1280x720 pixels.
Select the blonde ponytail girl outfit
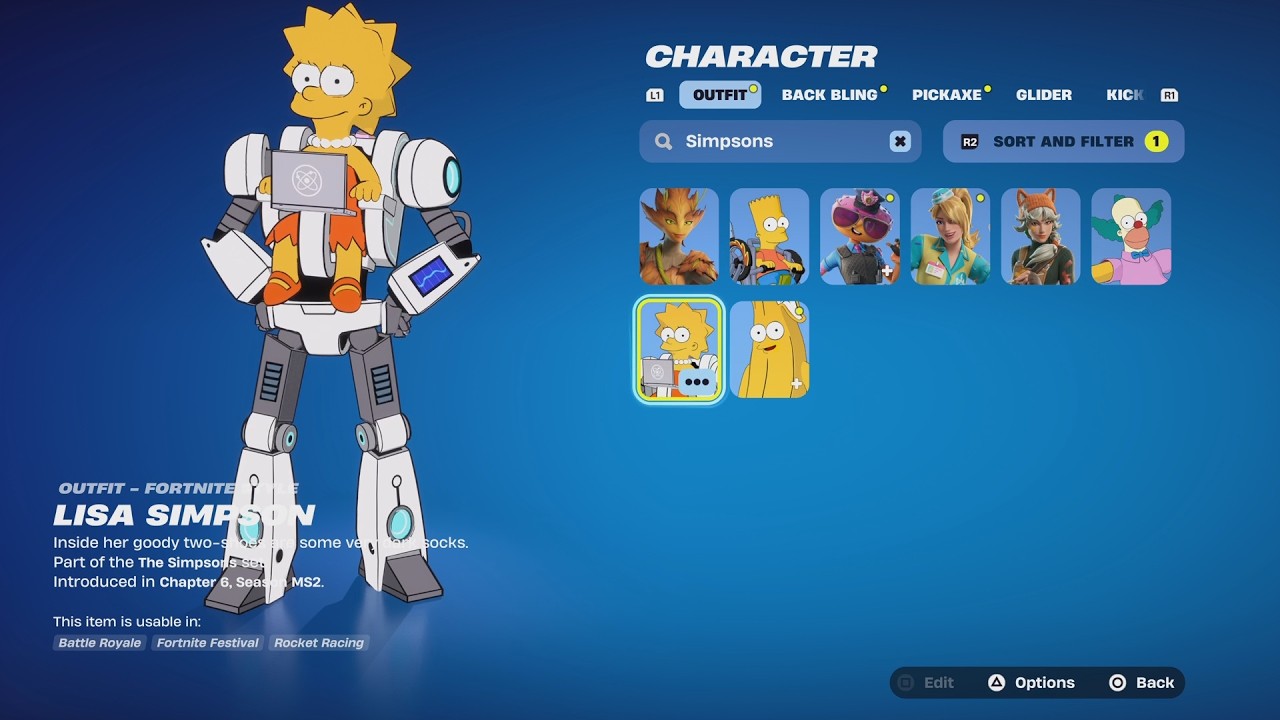pos(950,237)
